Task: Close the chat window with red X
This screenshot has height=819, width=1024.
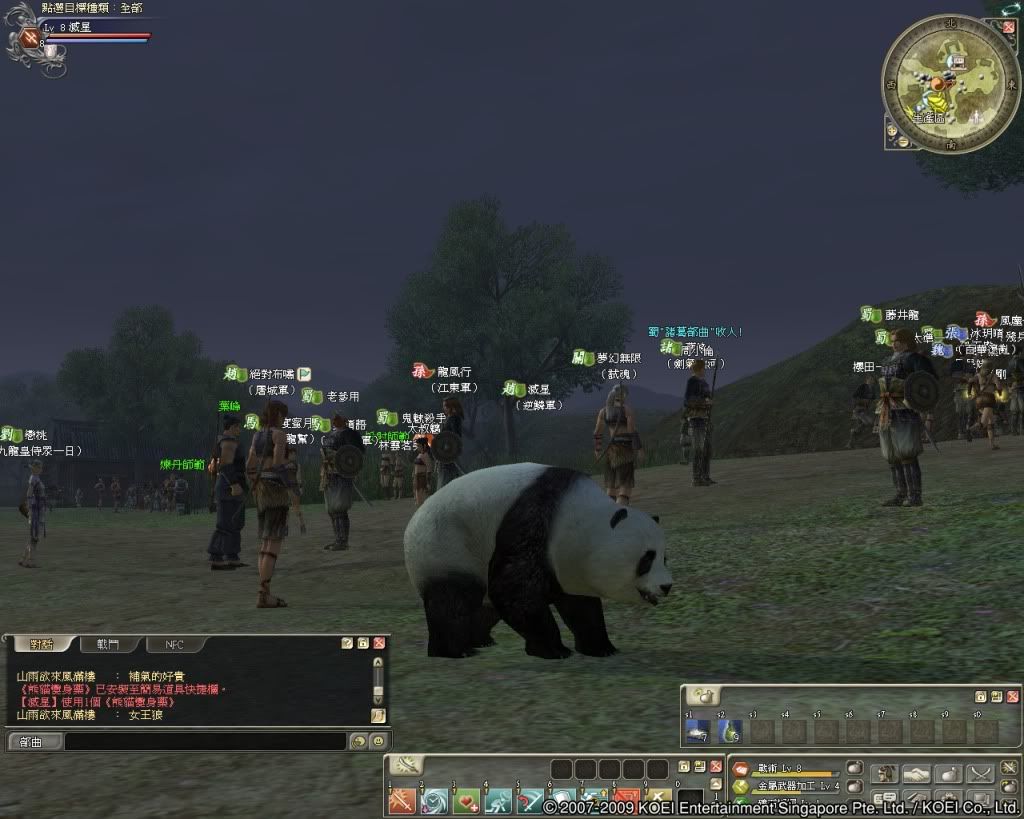Action: click(379, 643)
